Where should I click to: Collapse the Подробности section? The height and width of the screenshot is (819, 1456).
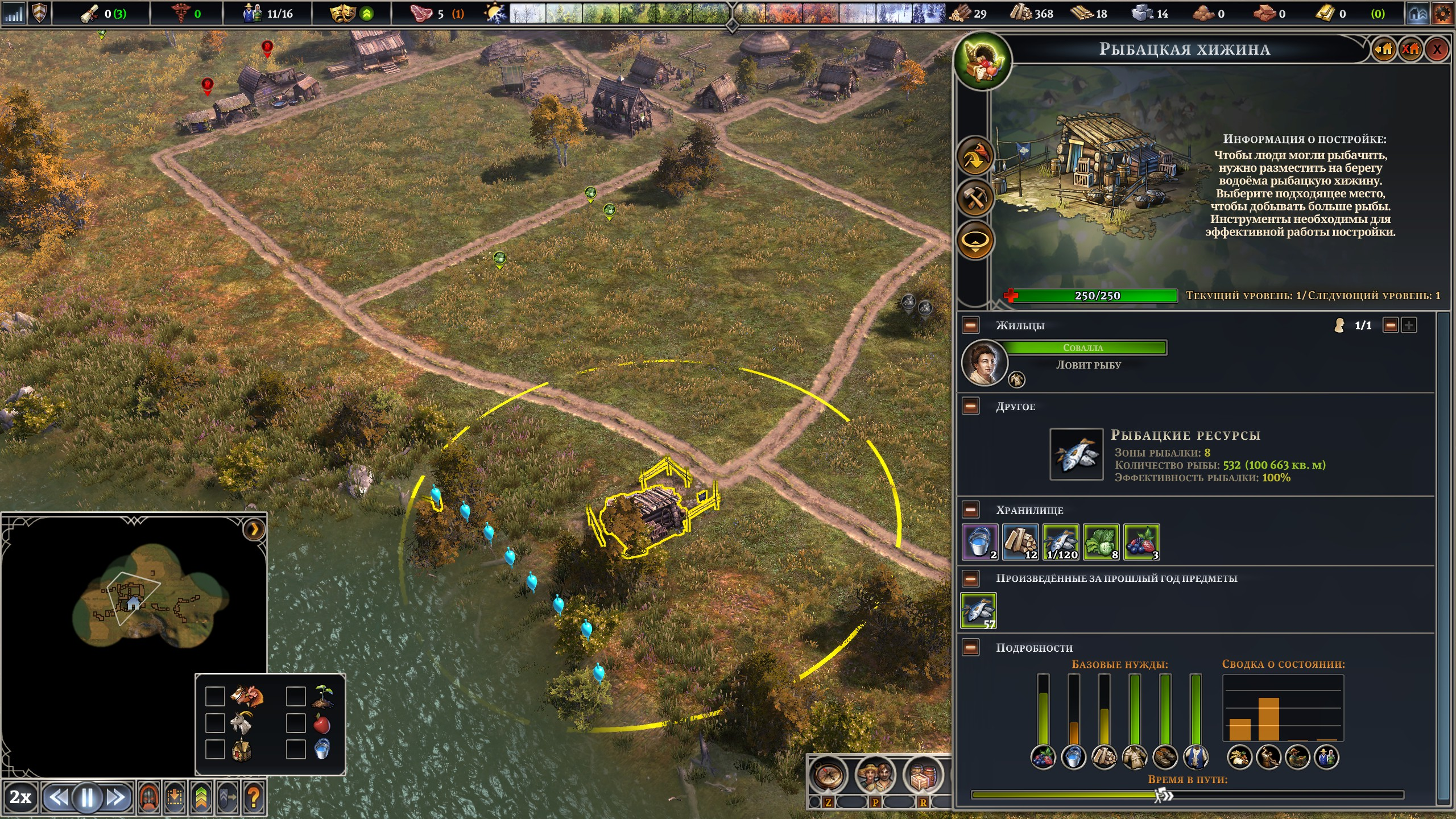pos(971,647)
